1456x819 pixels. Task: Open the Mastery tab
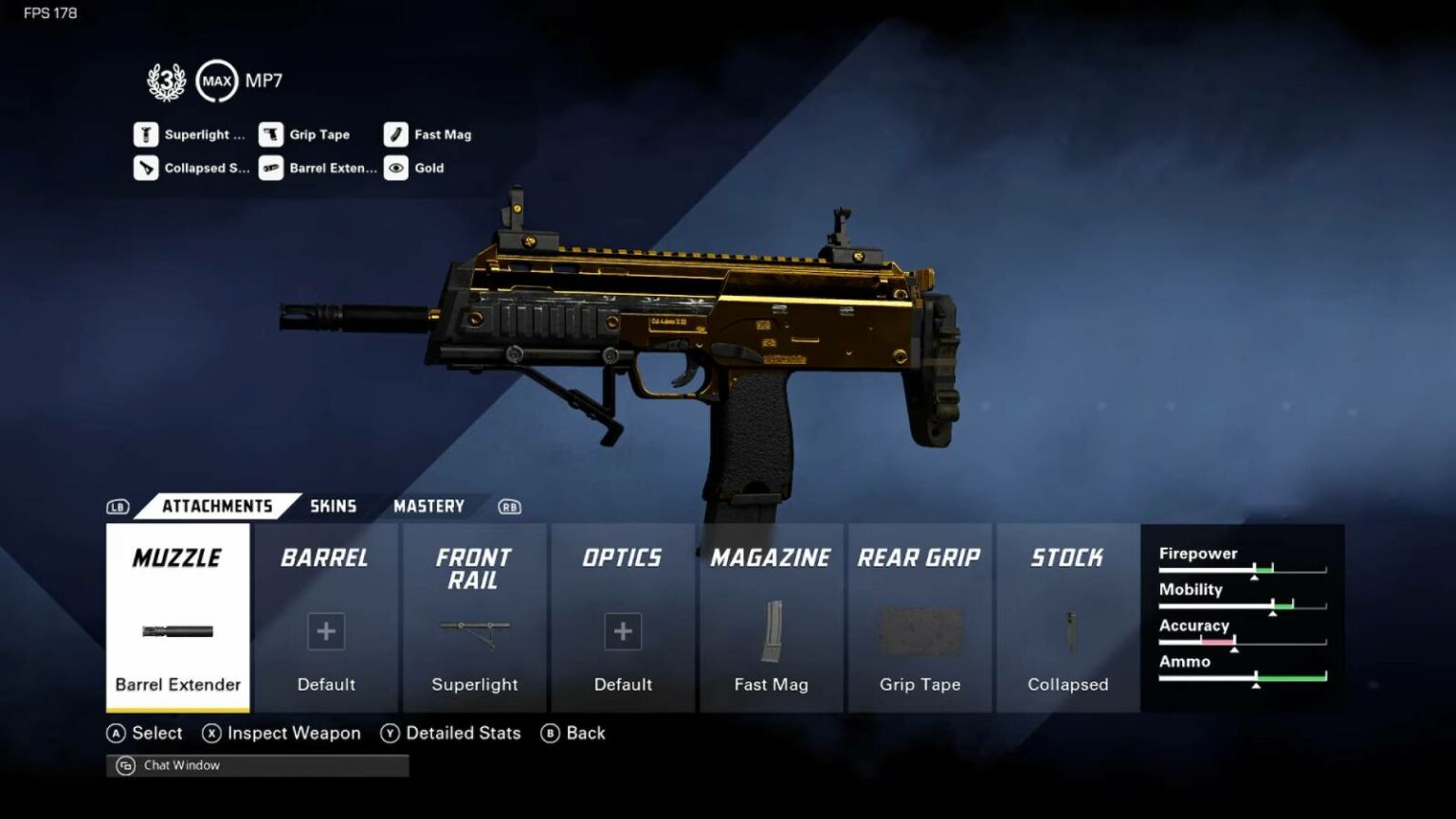(x=428, y=505)
